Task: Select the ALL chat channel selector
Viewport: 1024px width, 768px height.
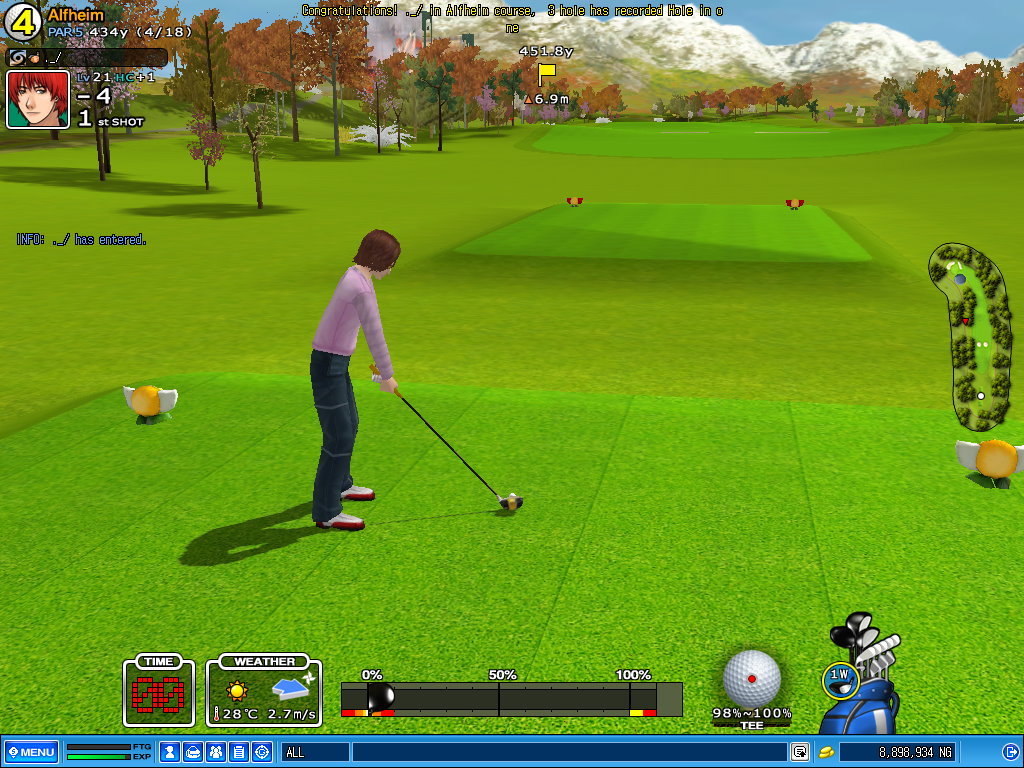Action: pos(316,752)
